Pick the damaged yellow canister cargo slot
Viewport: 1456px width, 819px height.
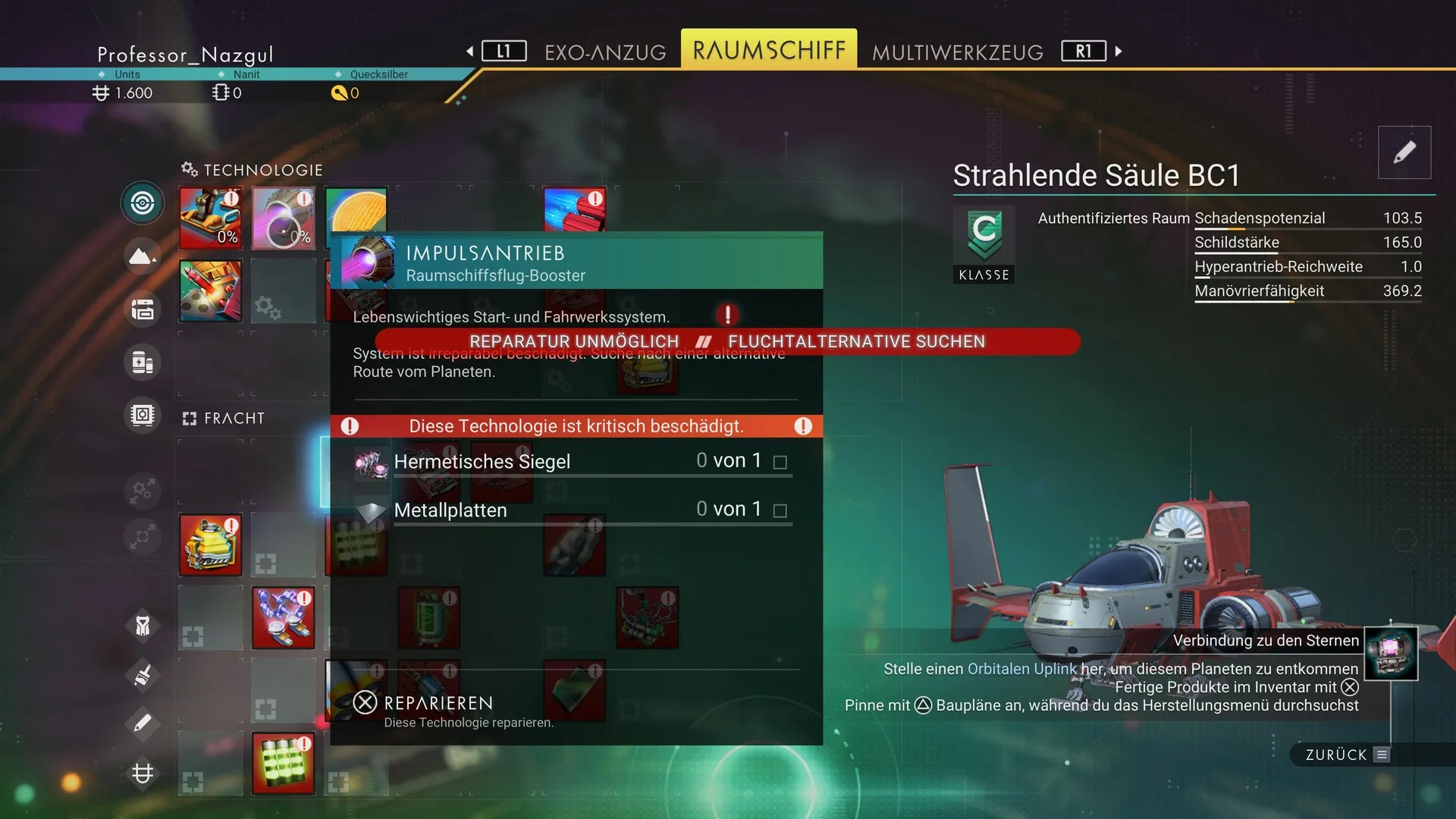coord(210,544)
